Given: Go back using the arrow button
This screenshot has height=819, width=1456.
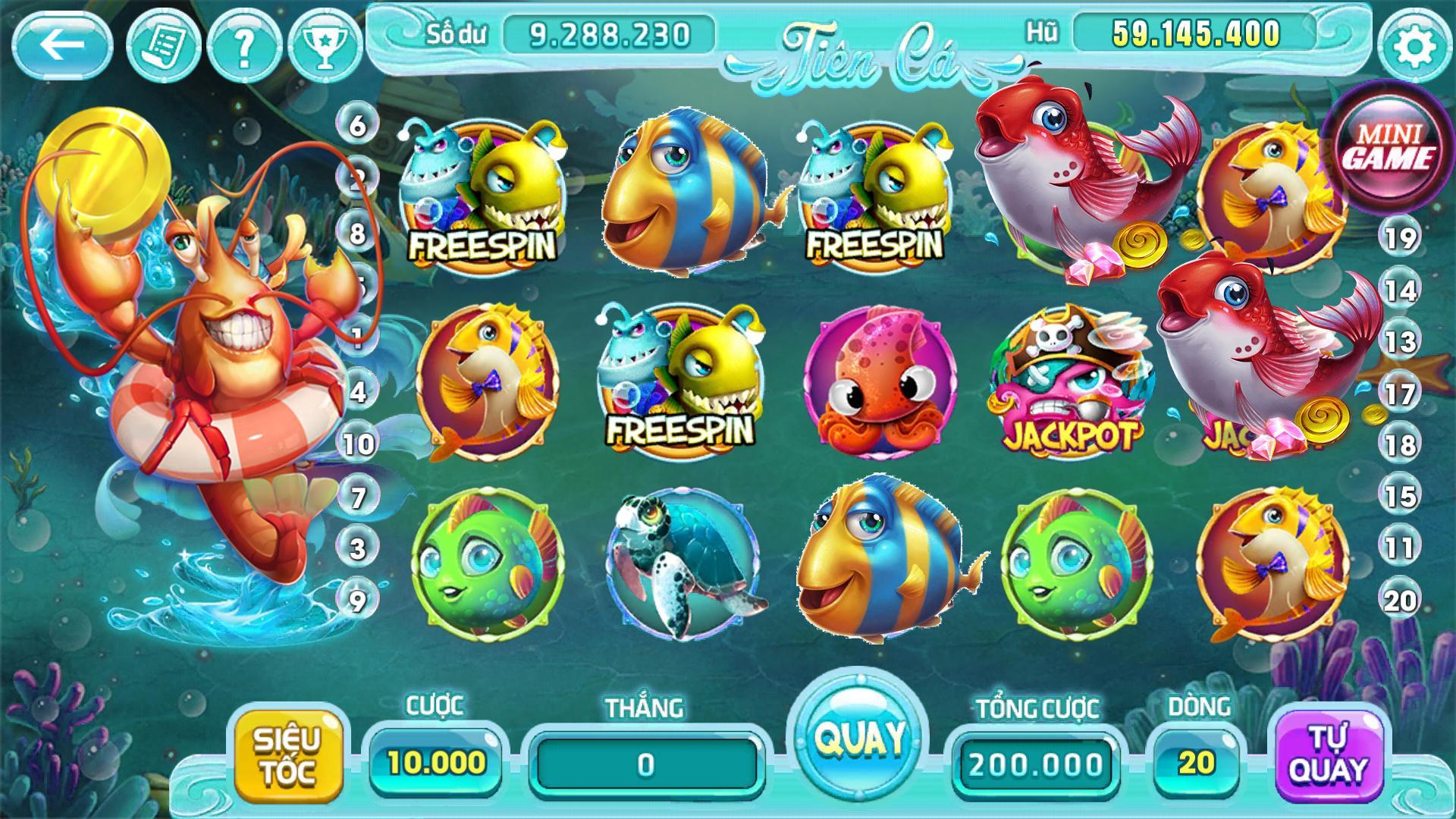Looking at the screenshot, I should (62, 45).
